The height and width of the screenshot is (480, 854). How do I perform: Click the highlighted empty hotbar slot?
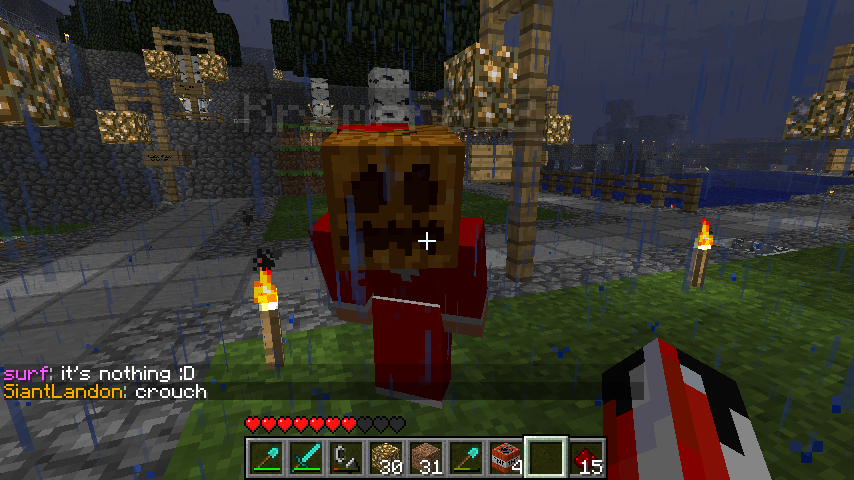pos(545,457)
